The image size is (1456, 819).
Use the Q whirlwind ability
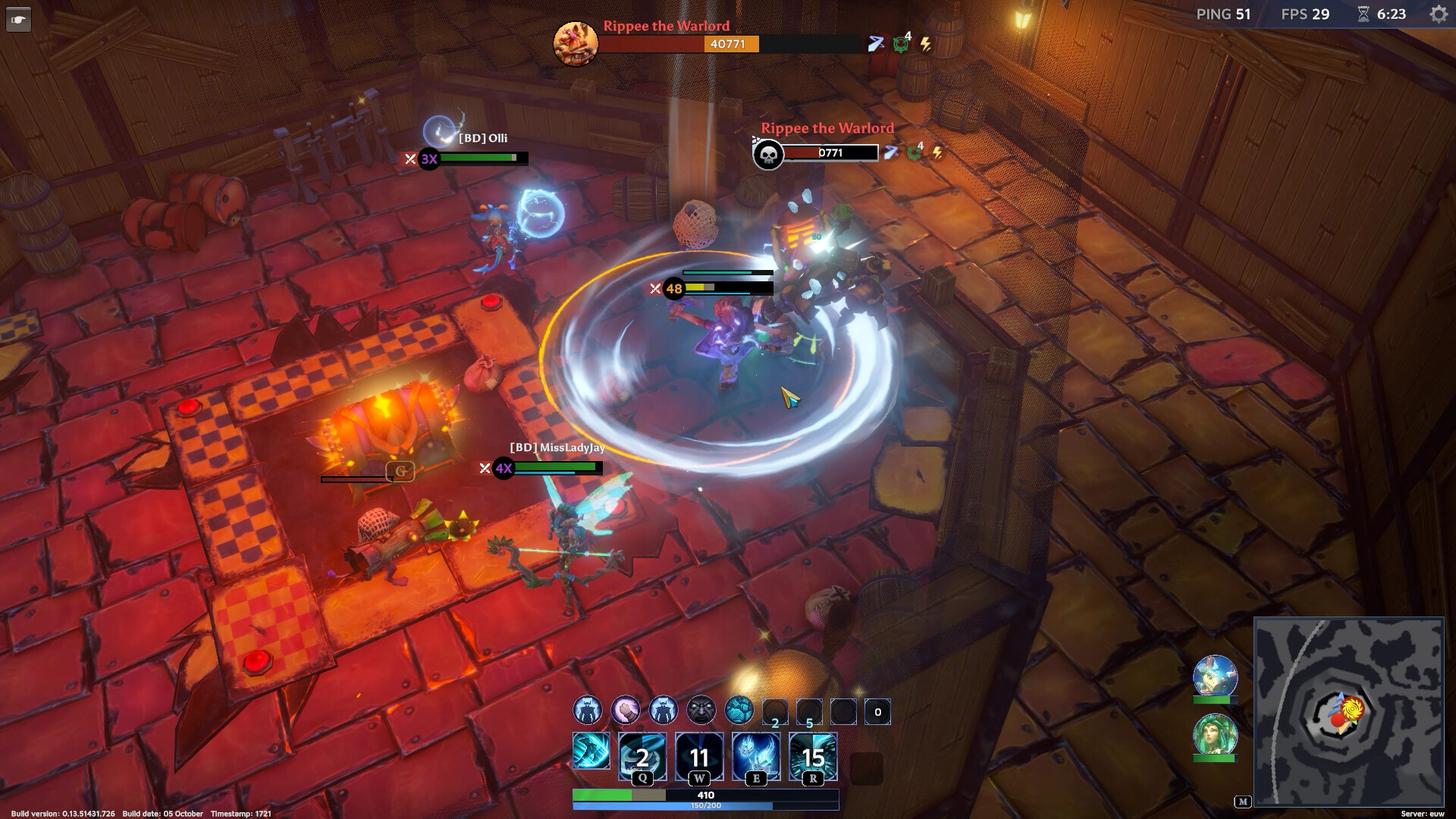pyautogui.click(x=642, y=755)
